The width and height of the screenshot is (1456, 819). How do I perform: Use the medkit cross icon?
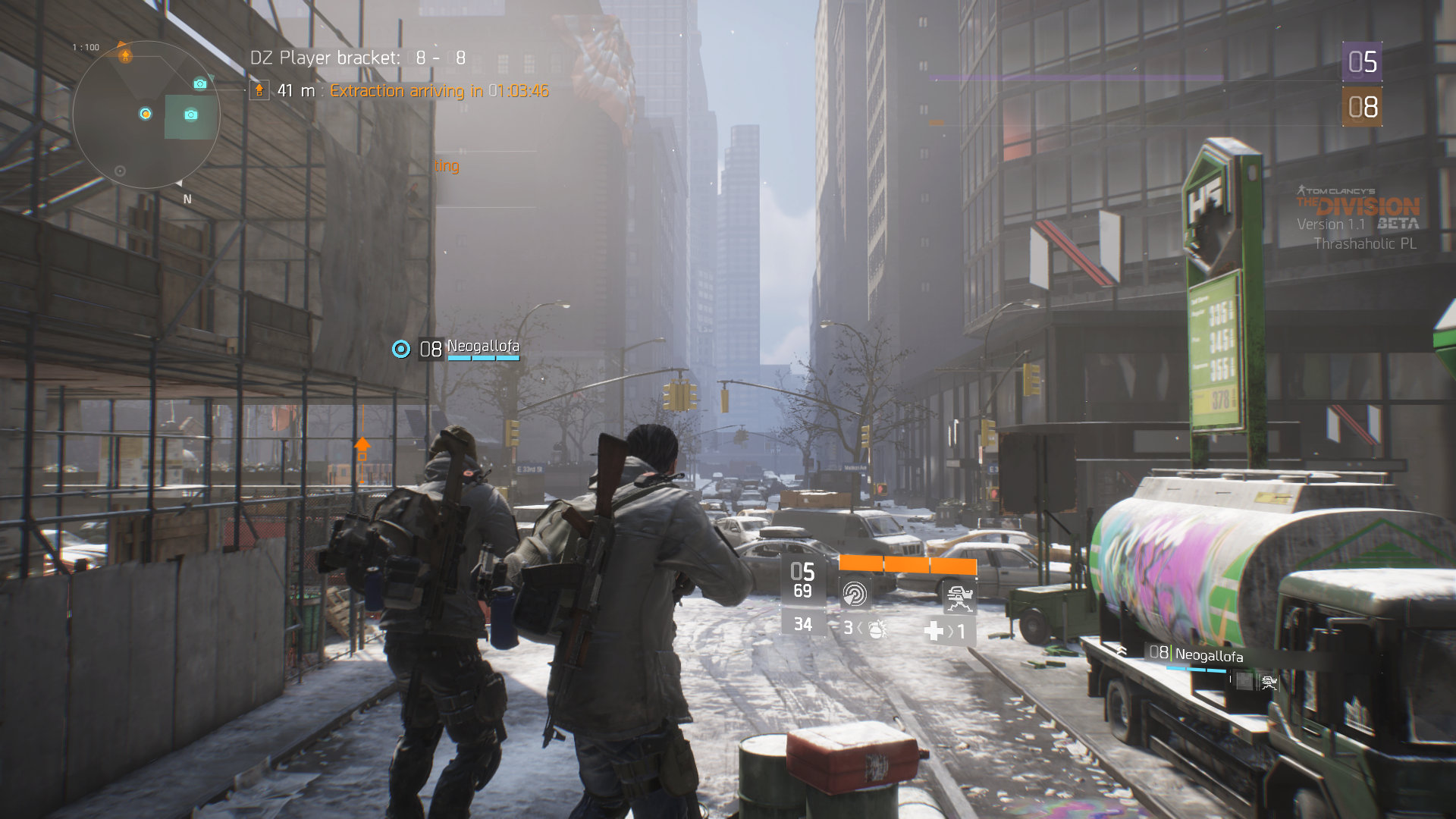pyautogui.click(x=934, y=631)
